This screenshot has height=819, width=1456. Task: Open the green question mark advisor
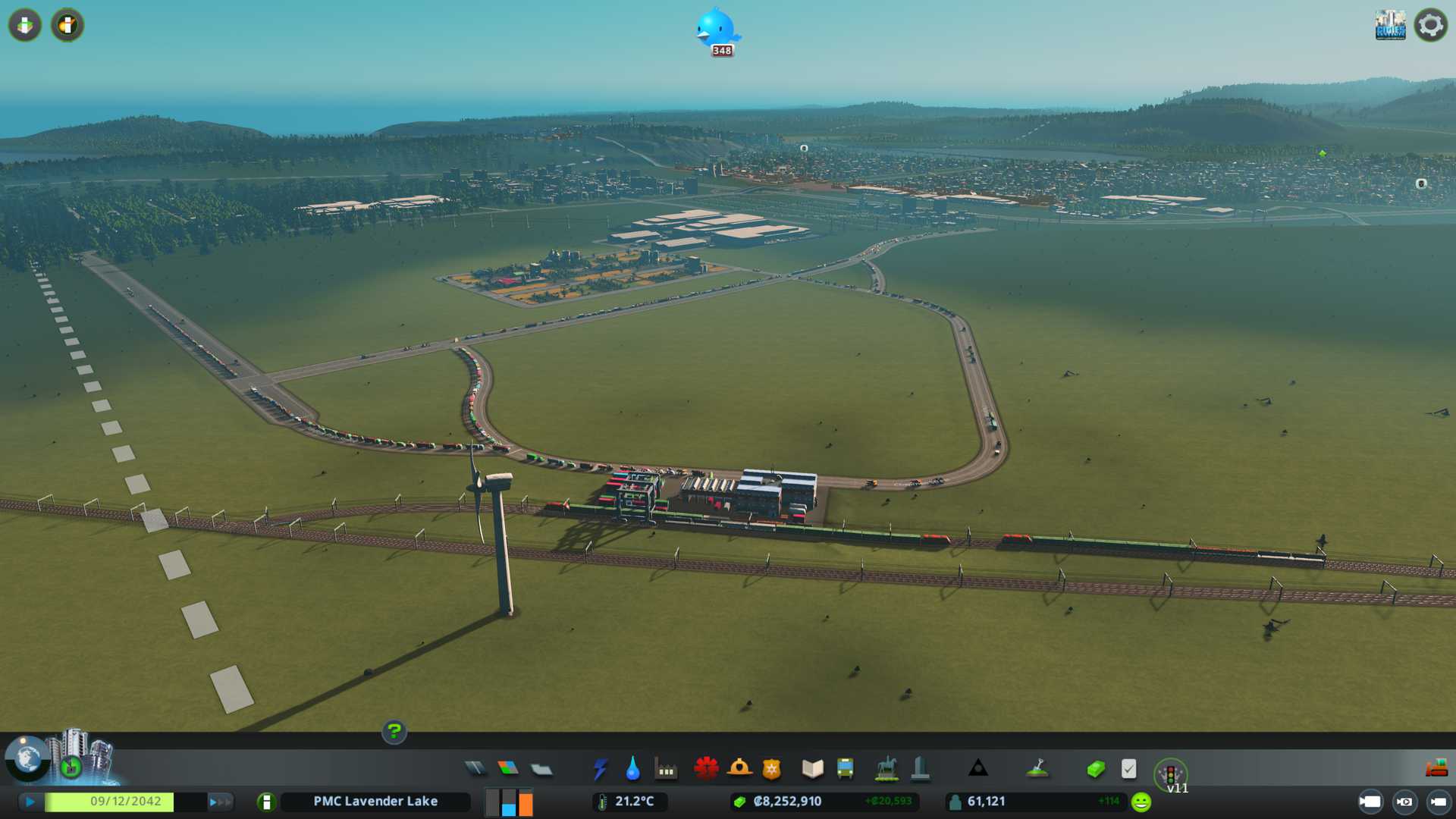394,732
